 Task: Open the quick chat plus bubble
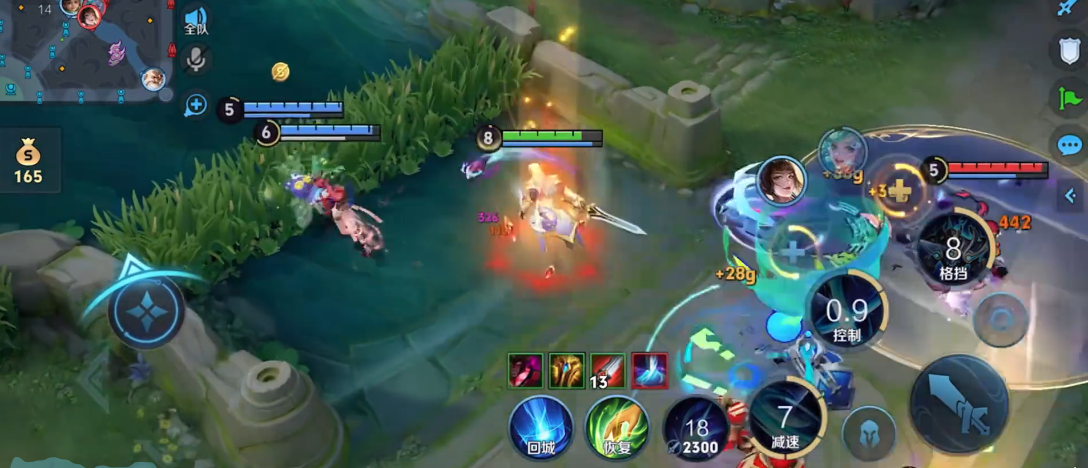point(196,105)
